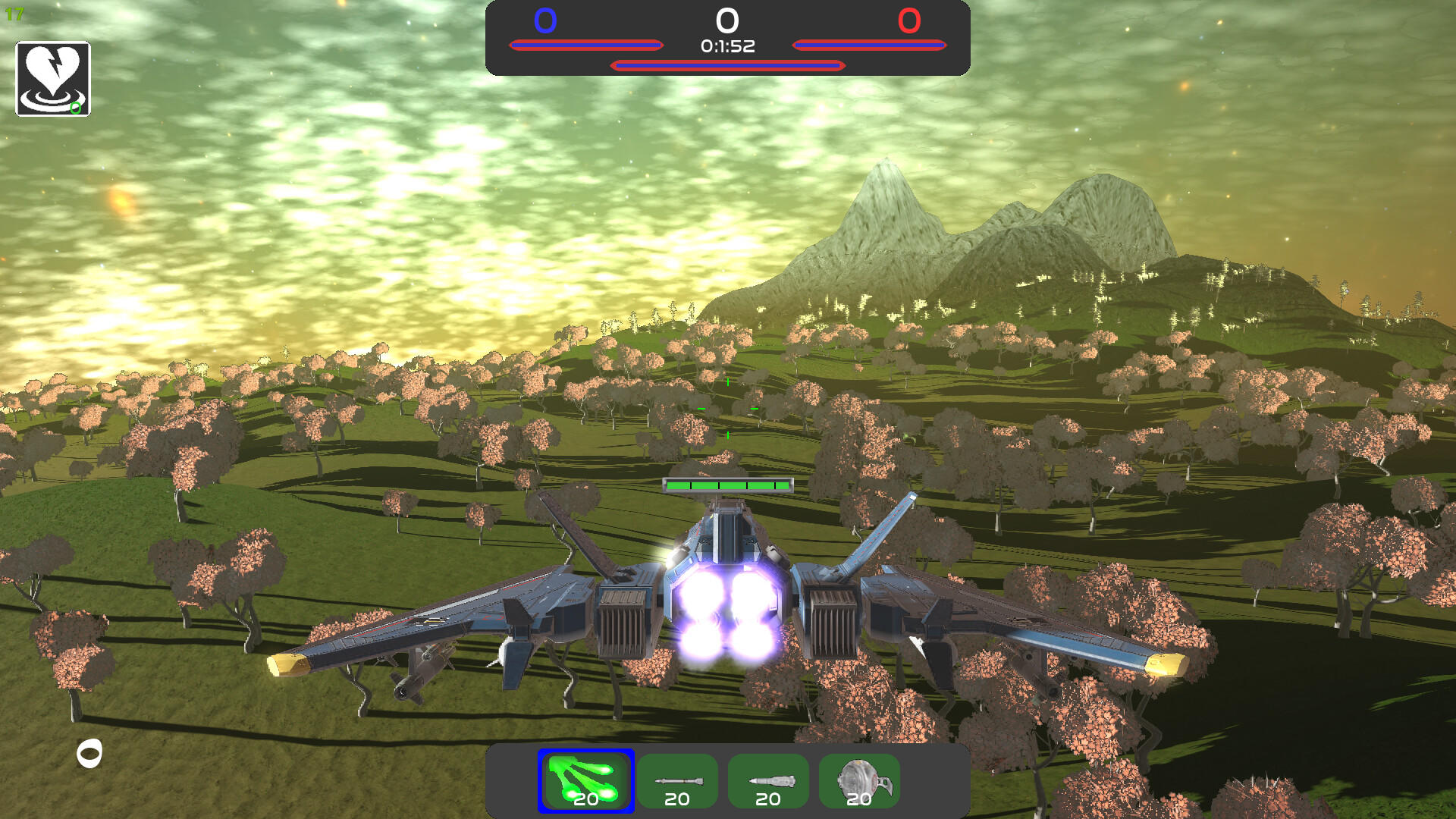The height and width of the screenshot is (819, 1456).
Task: Click the plasma weapon's ammo count 20
Action: coord(585,799)
